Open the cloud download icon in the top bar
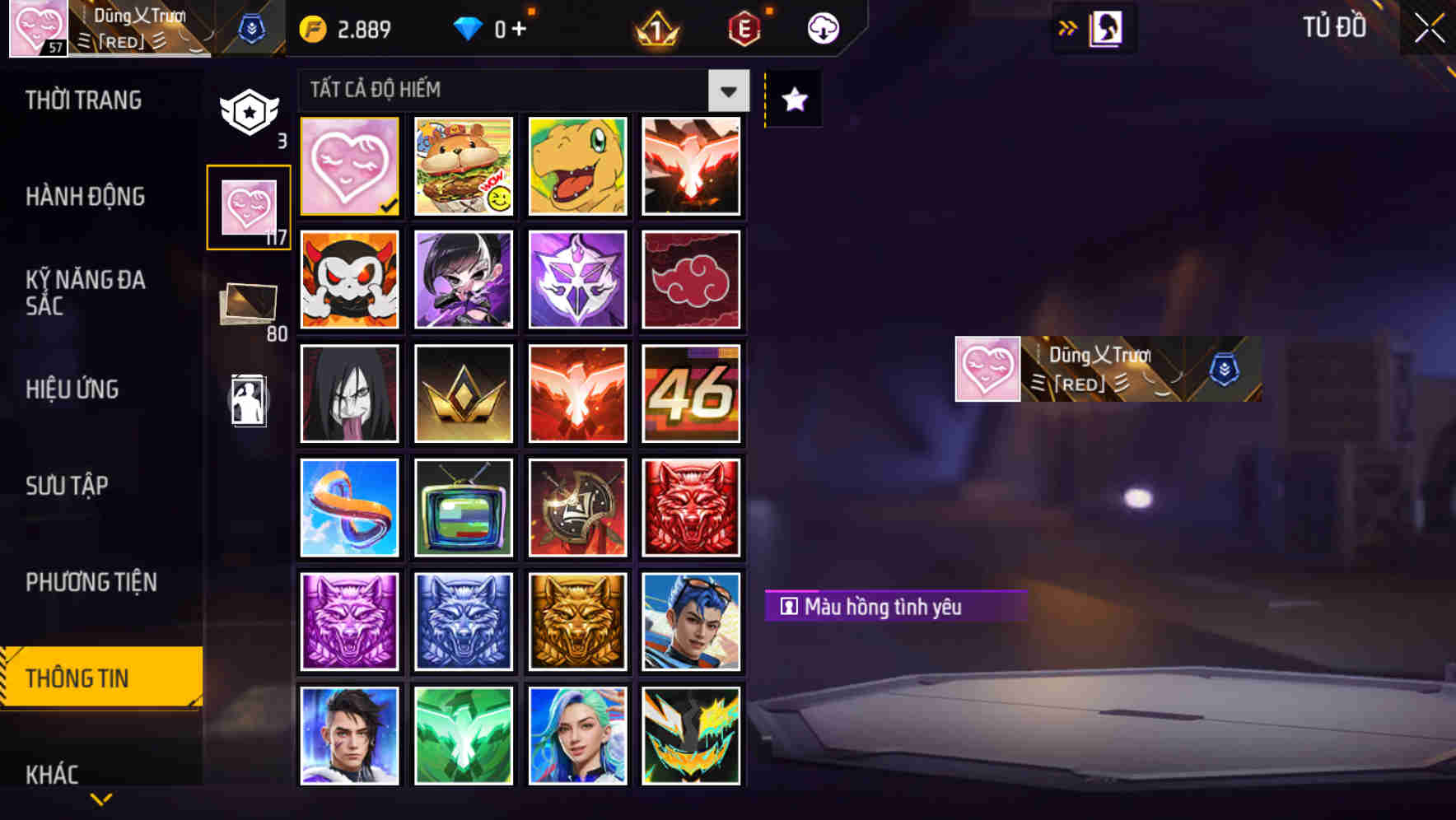Screen dimensions: 1456x820 [x=824, y=27]
